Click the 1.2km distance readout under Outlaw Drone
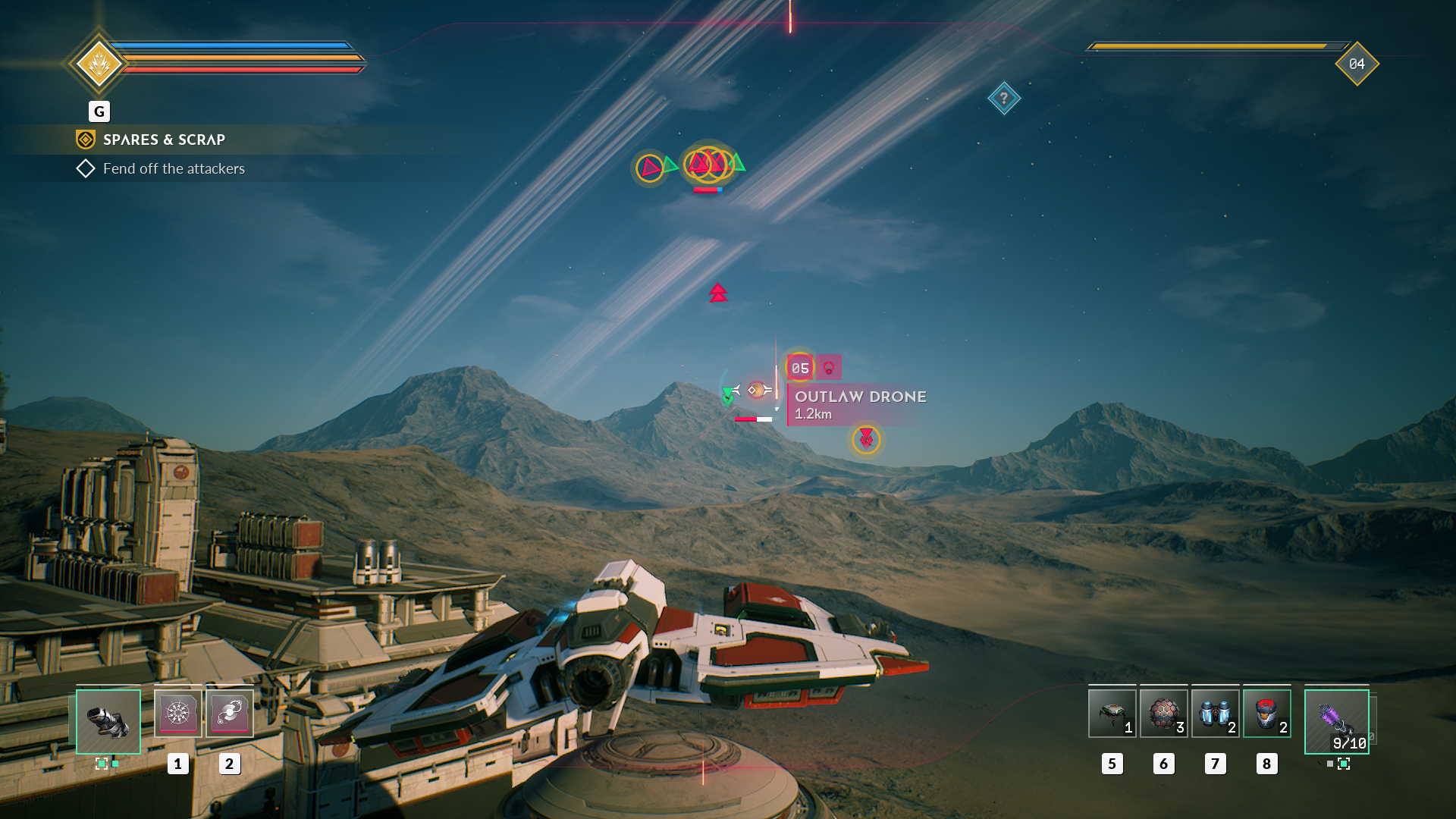The height and width of the screenshot is (819, 1456). (x=812, y=415)
